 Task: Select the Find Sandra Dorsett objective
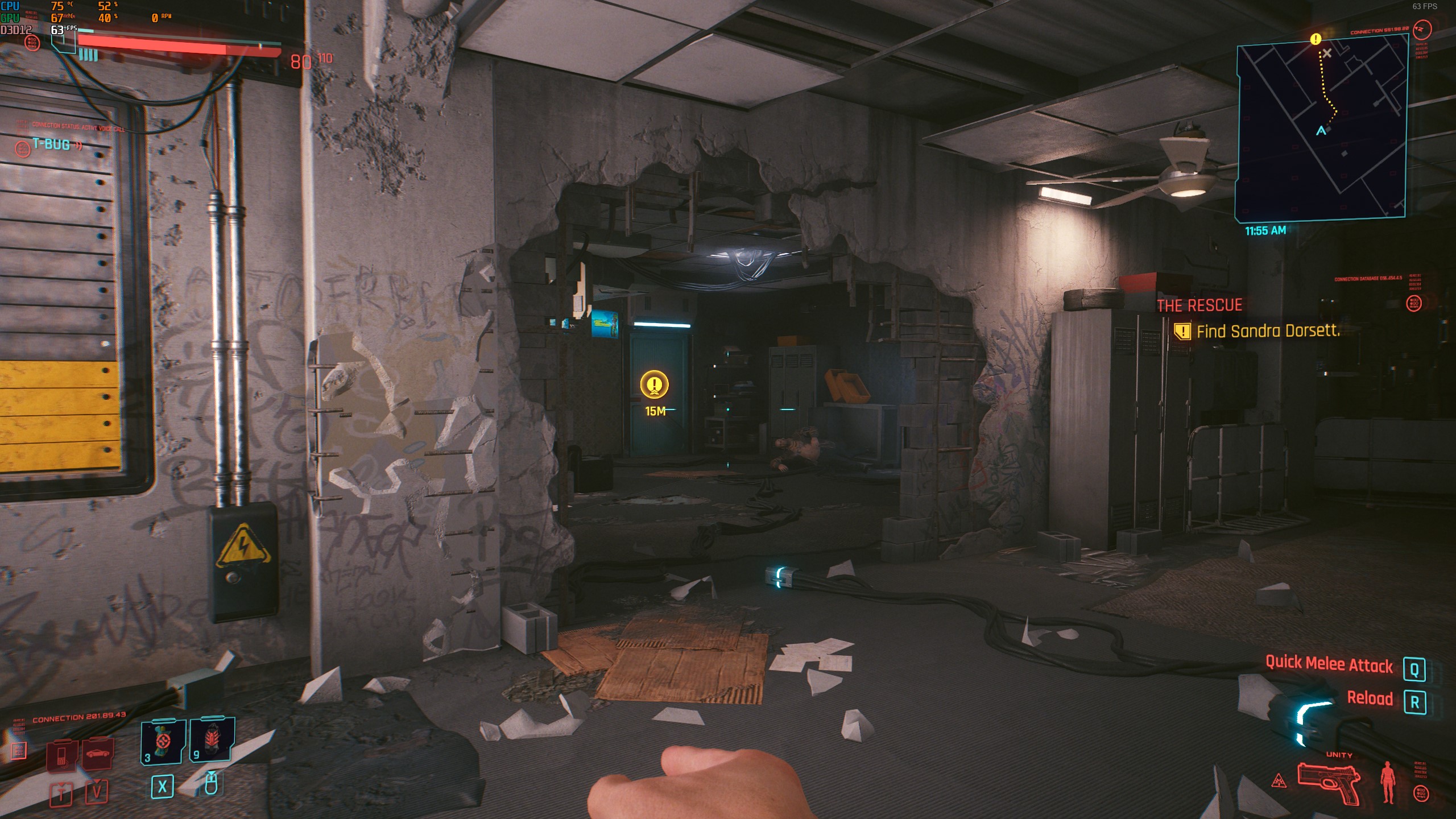pos(1268,331)
